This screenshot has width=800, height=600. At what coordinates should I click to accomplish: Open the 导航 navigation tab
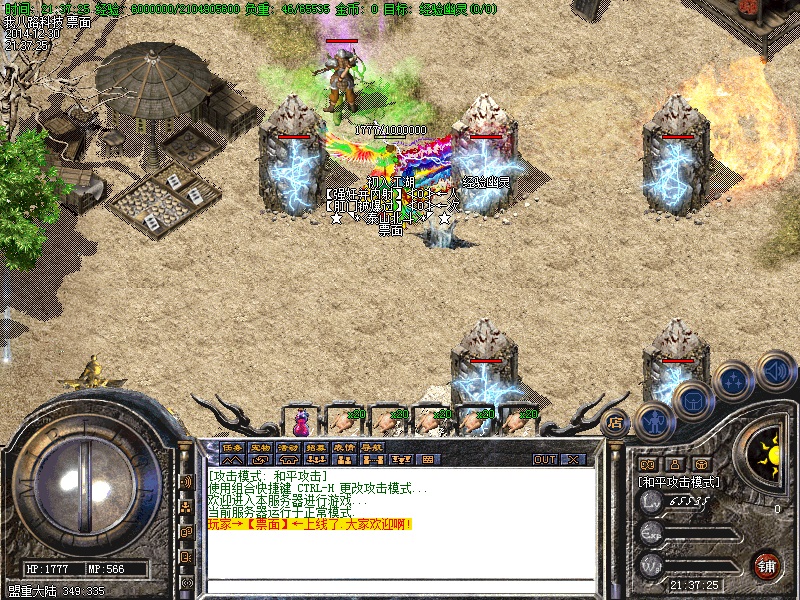coord(372,447)
